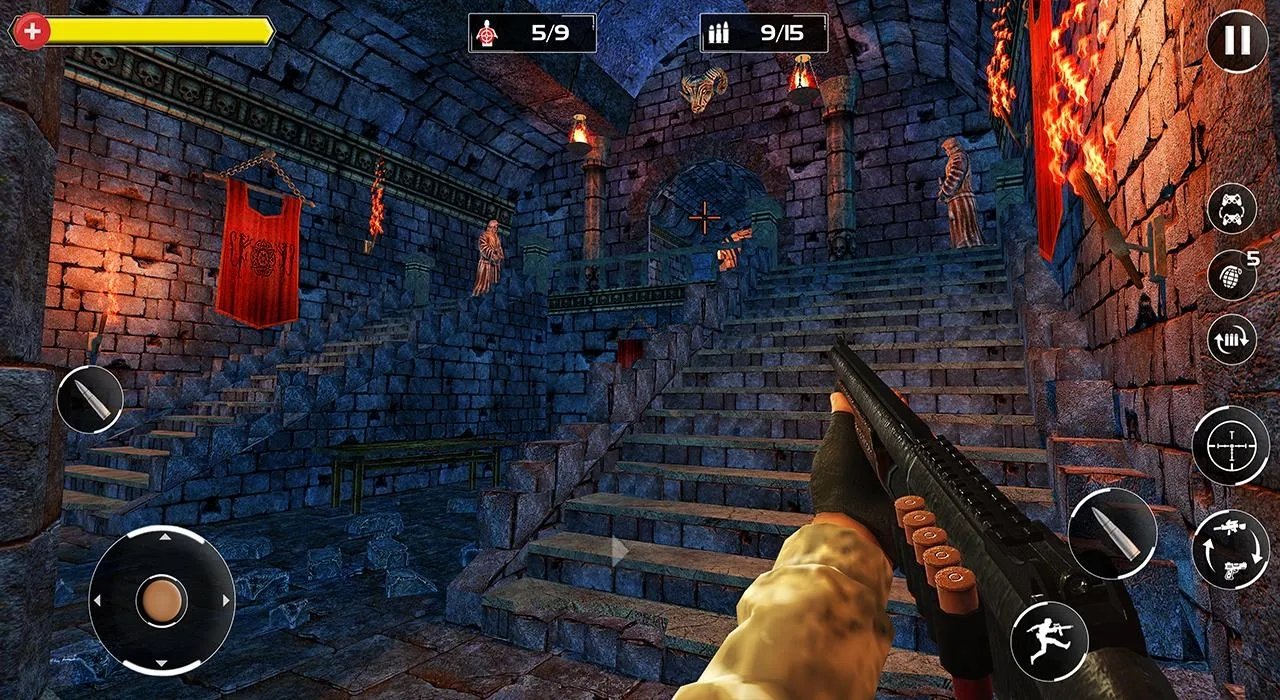Activate the sniper scope aim button
The width and height of the screenshot is (1280, 700).
(x=1231, y=445)
